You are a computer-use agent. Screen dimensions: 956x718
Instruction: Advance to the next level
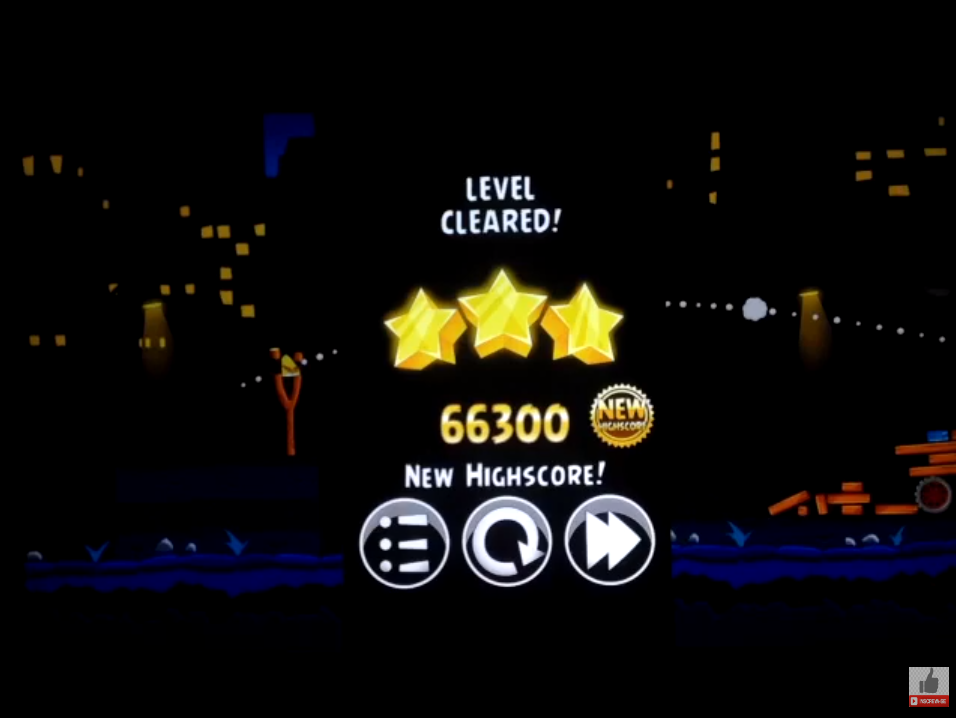point(610,541)
